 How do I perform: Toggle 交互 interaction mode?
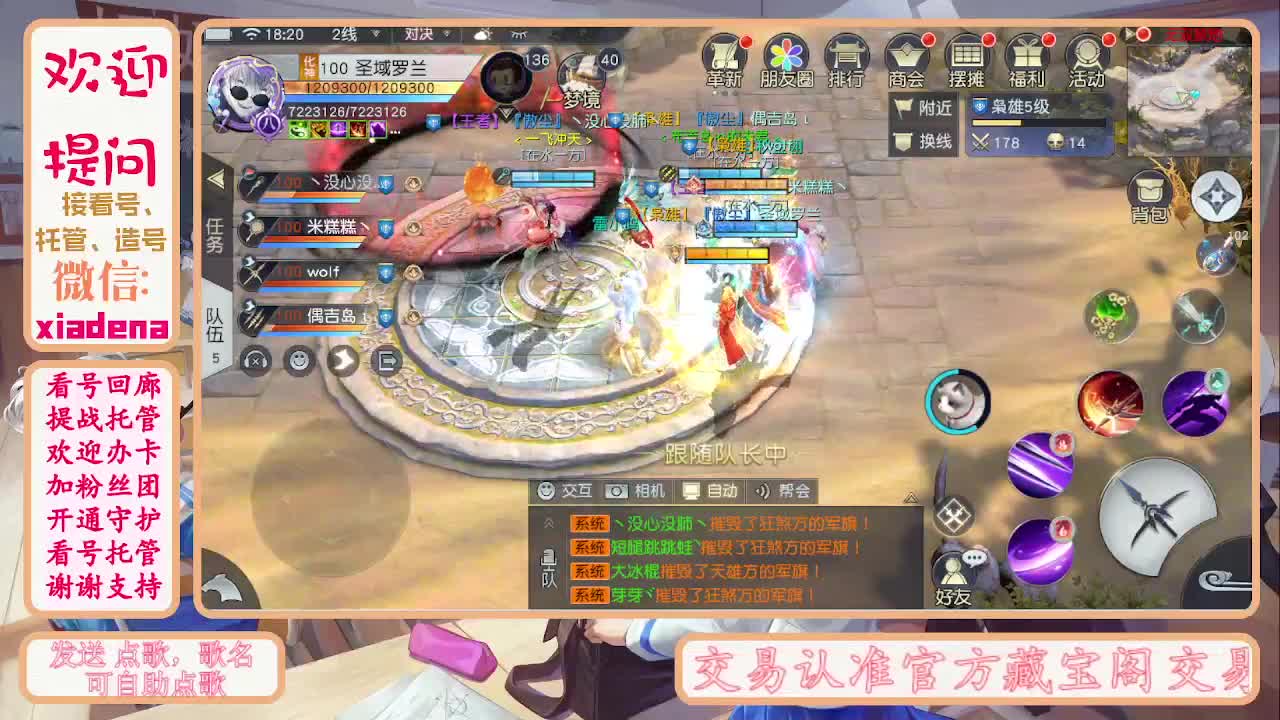pos(566,491)
